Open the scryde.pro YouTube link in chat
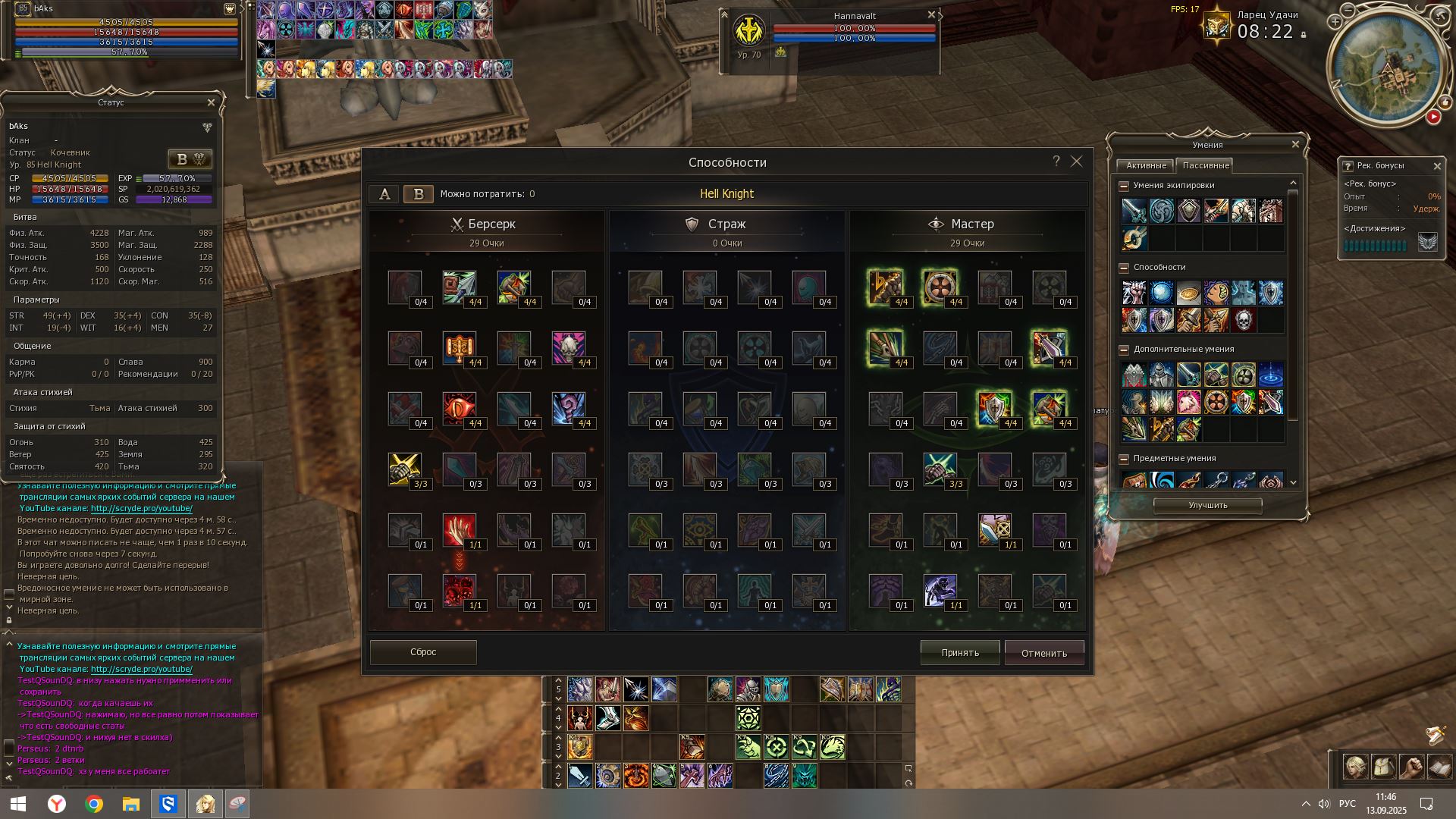The height and width of the screenshot is (819, 1456). pos(141,509)
